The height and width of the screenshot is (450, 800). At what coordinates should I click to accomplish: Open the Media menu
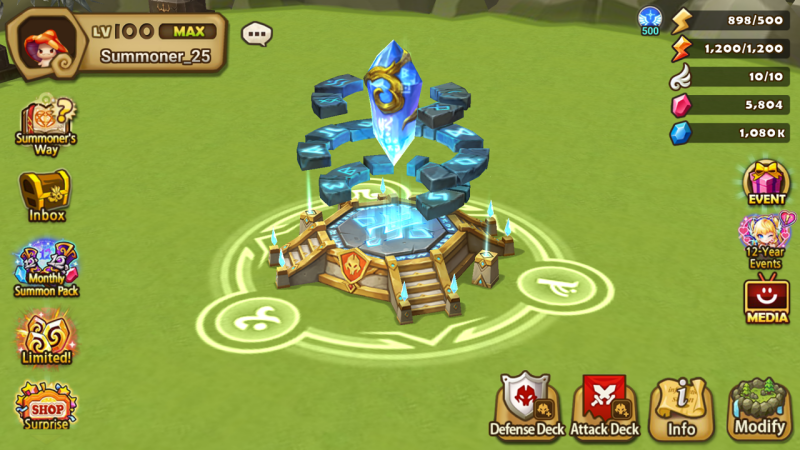tap(767, 299)
